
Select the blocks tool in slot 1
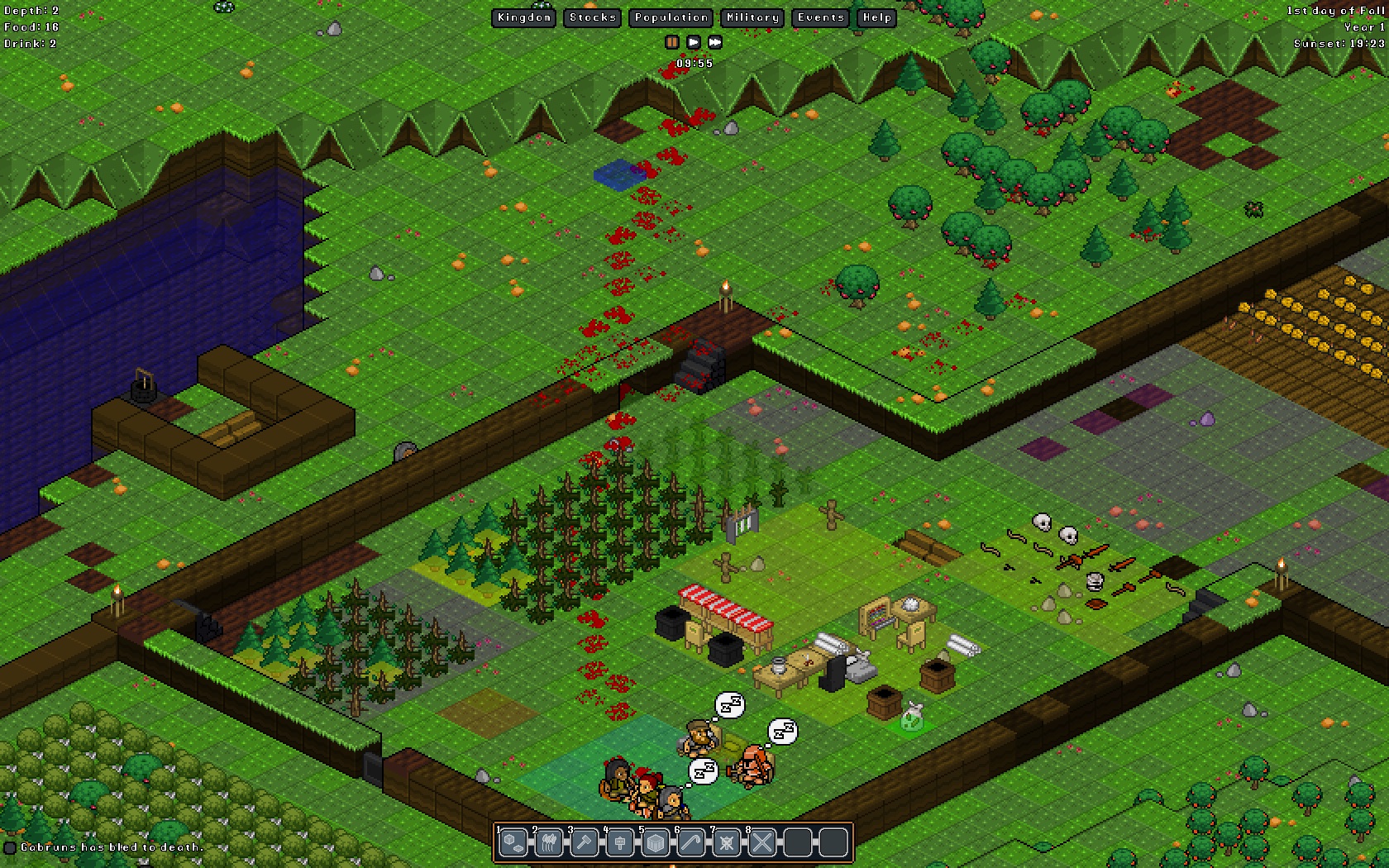pos(513,843)
